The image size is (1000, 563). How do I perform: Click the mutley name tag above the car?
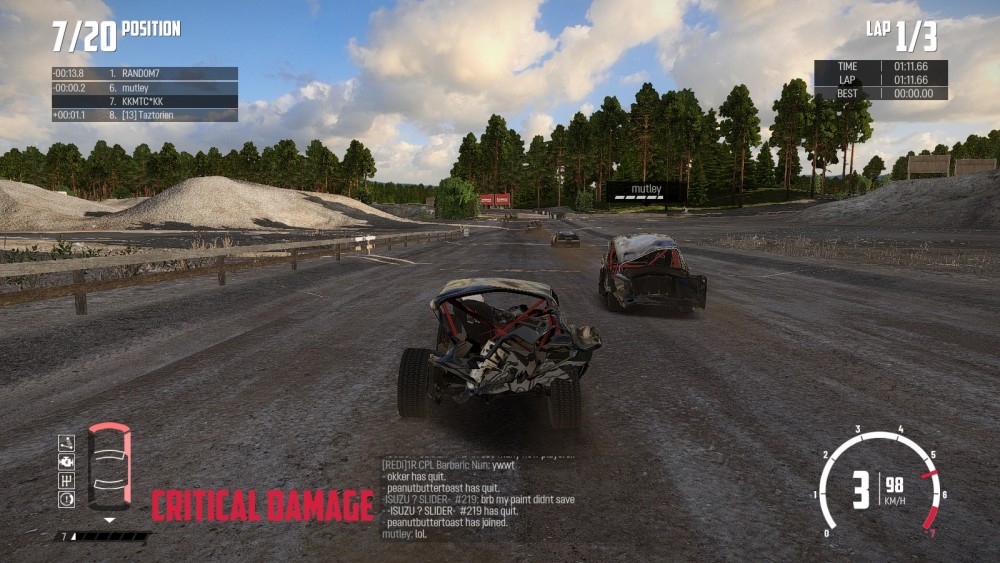646,190
